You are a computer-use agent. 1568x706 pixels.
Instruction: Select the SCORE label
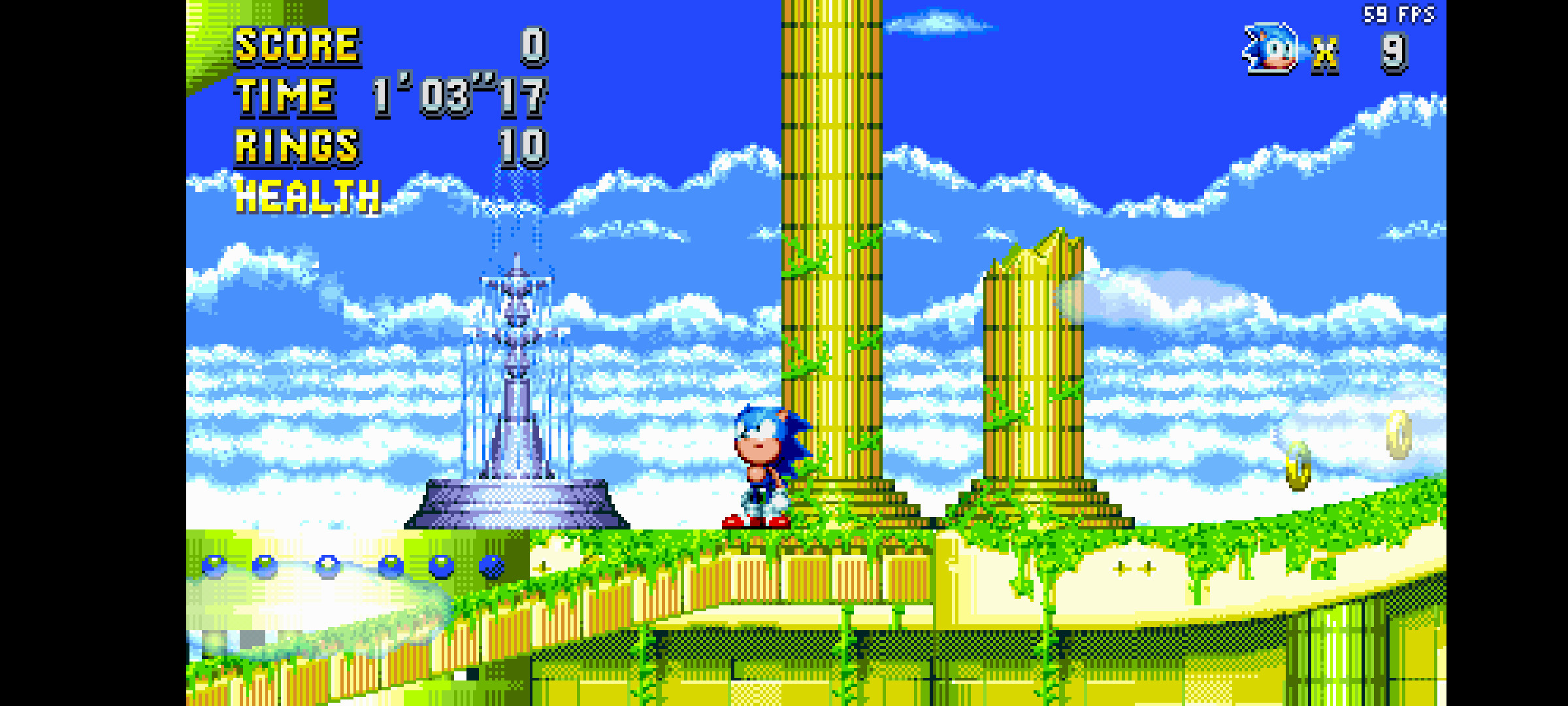coord(295,46)
